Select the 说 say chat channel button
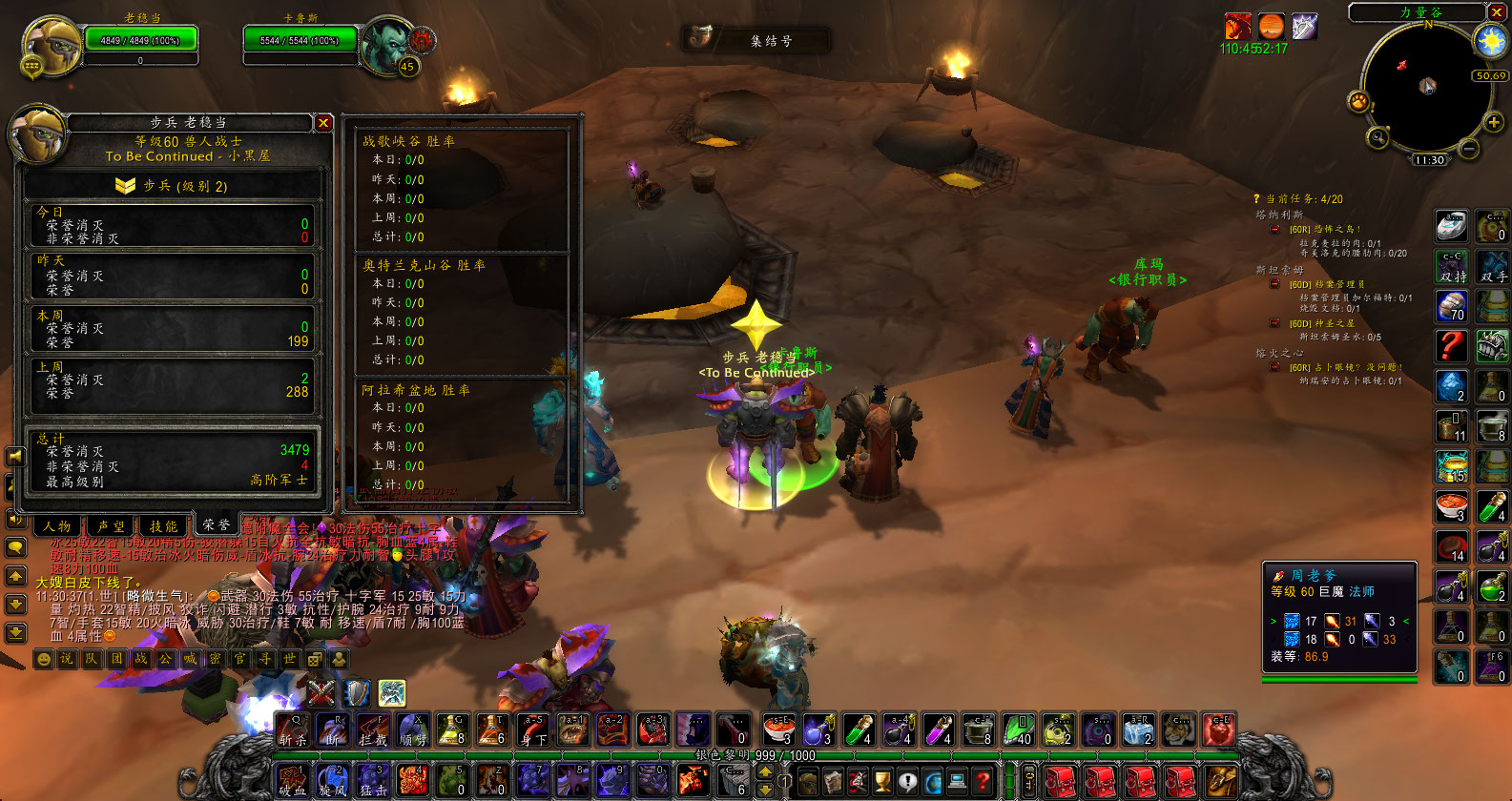This screenshot has height=801, width=1512. pos(67,659)
